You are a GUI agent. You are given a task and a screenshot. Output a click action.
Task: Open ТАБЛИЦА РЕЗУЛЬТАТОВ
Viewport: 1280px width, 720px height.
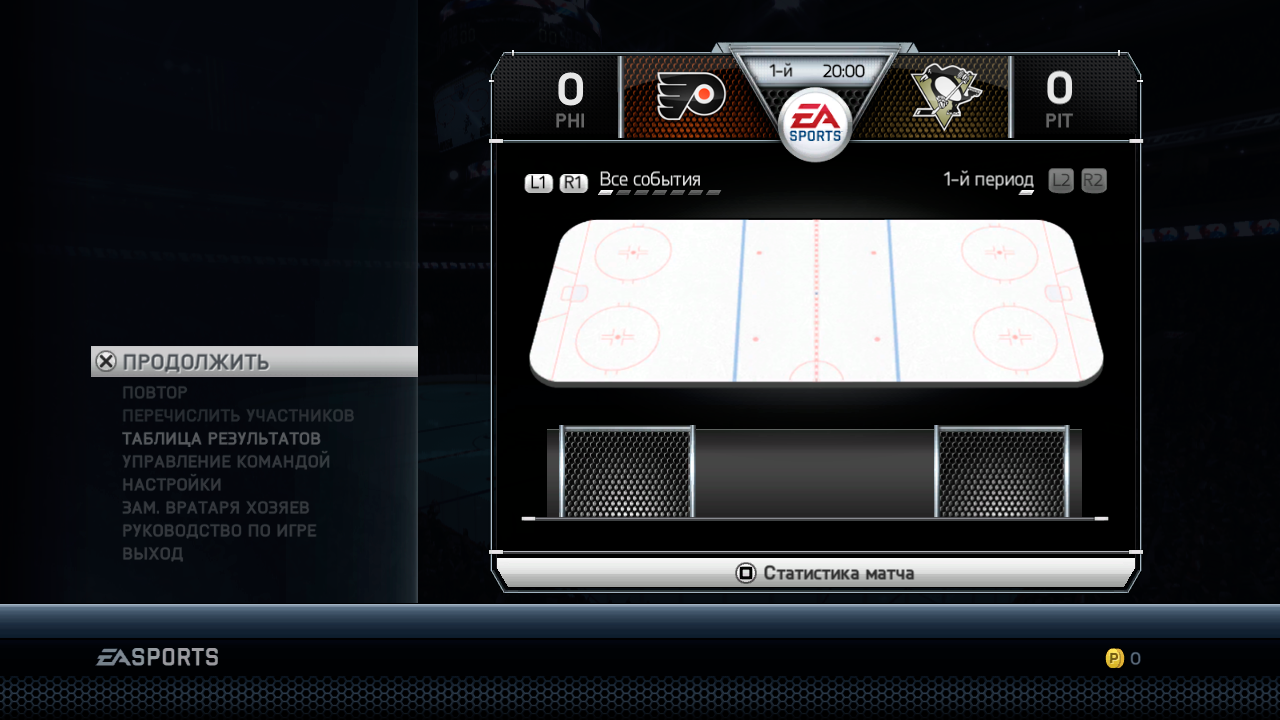click(x=221, y=439)
